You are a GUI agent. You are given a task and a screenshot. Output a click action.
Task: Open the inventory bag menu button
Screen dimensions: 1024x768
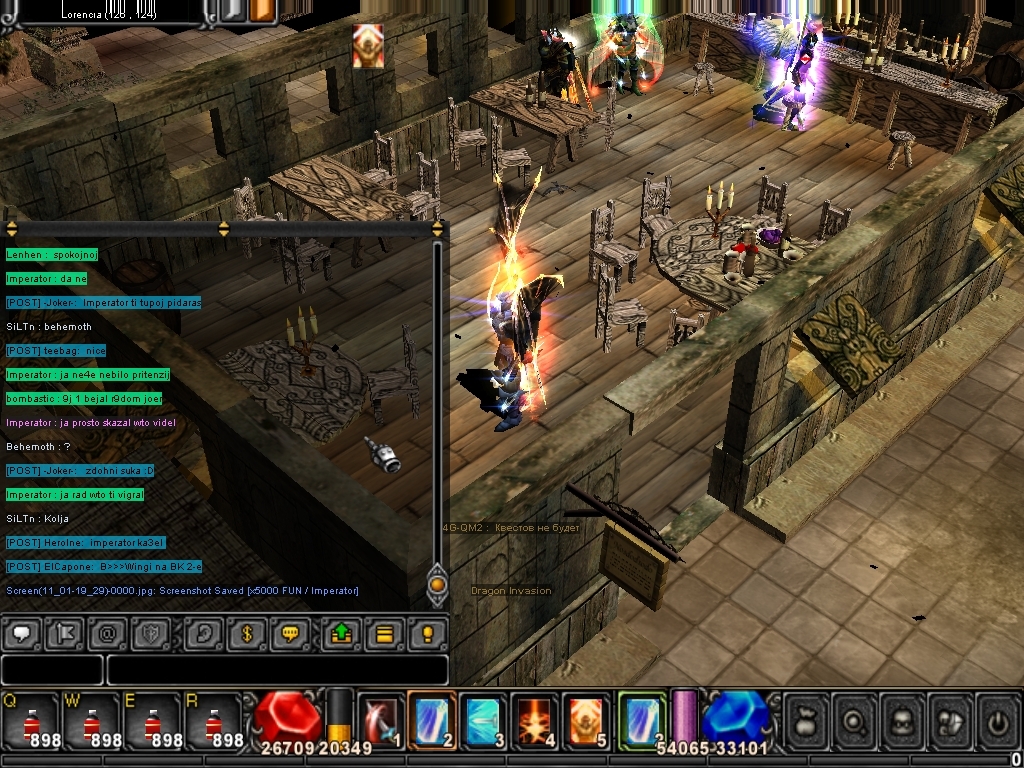[806, 718]
